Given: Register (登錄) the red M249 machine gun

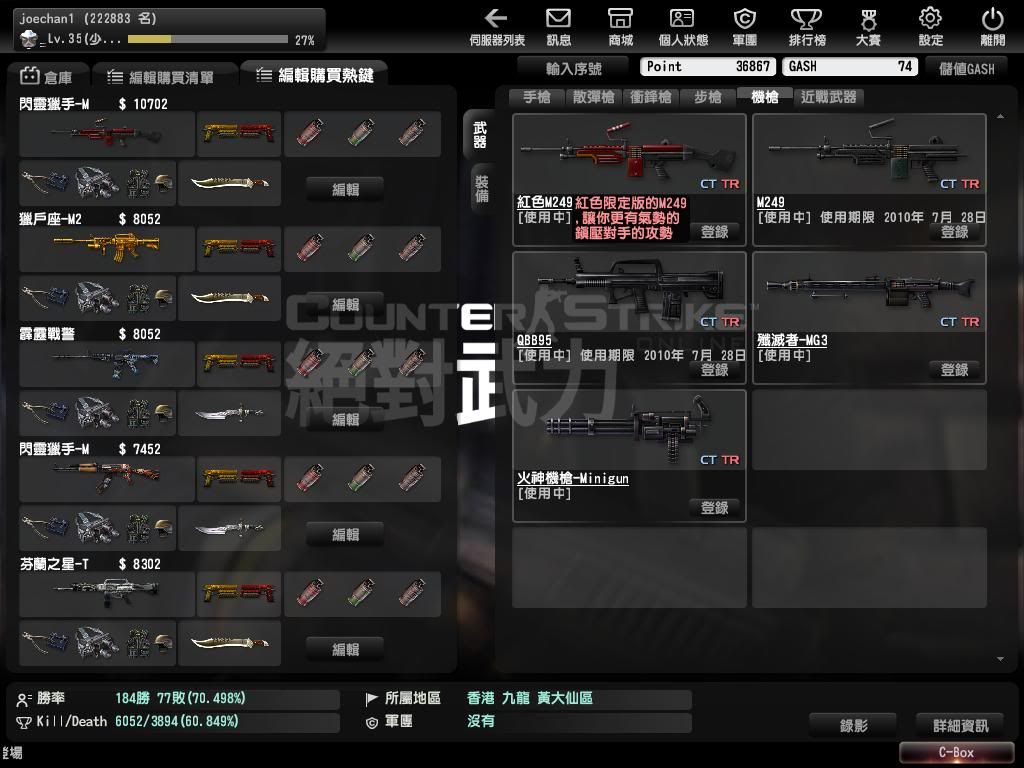Looking at the screenshot, I should [714, 231].
